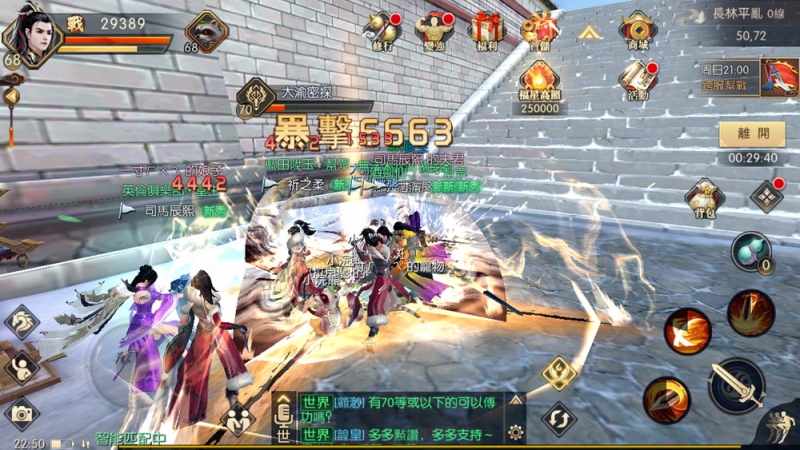Open the 背包 backpack

coord(704,198)
